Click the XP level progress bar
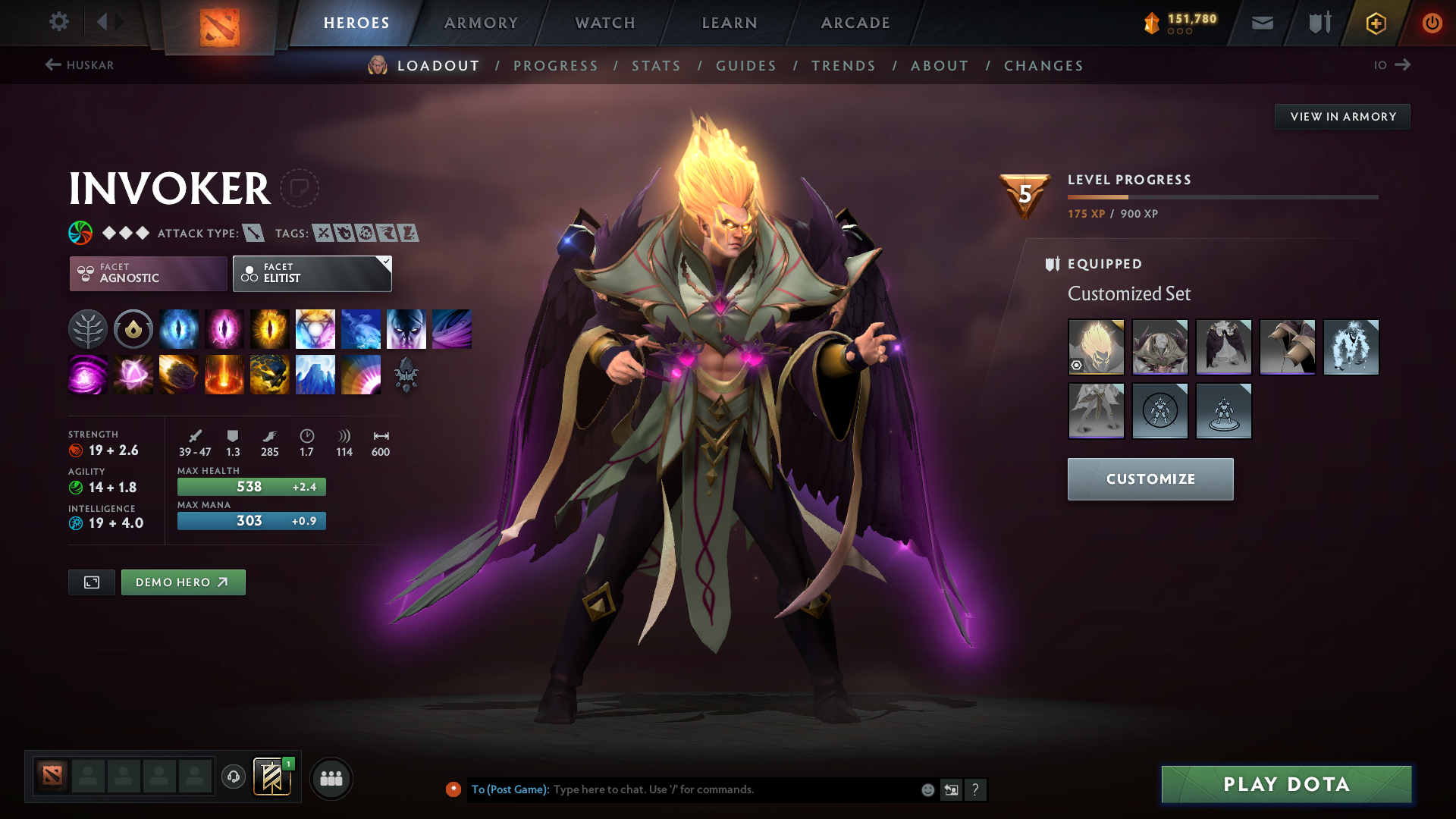Image resolution: width=1456 pixels, height=819 pixels. point(1222,196)
